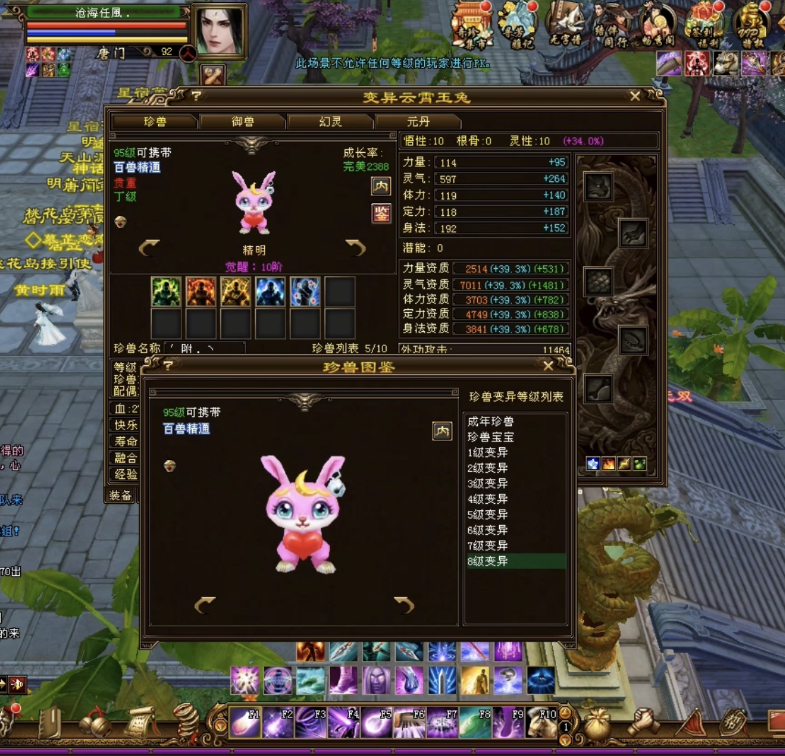785x756 pixels.
Task: Click the player portrait at top
Action: coord(219,31)
